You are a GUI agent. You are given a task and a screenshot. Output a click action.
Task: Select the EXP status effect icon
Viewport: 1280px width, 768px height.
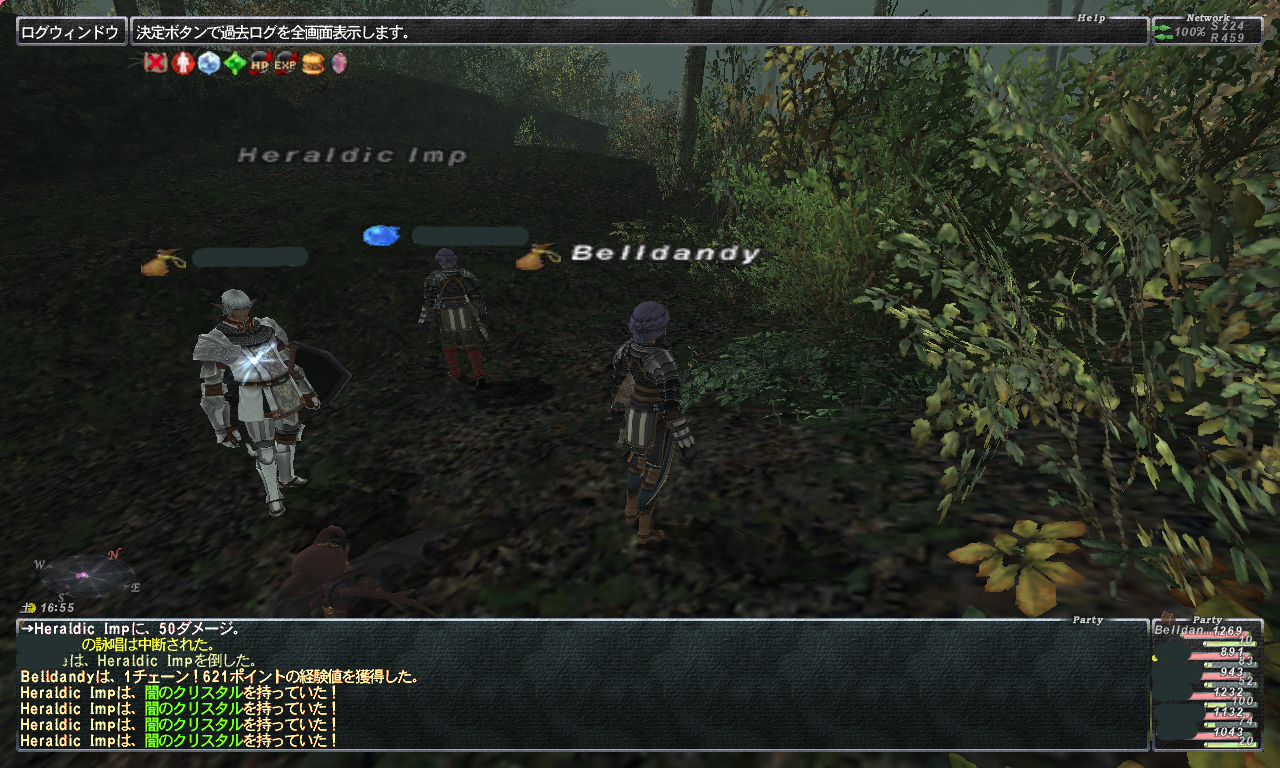pos(286,64)
